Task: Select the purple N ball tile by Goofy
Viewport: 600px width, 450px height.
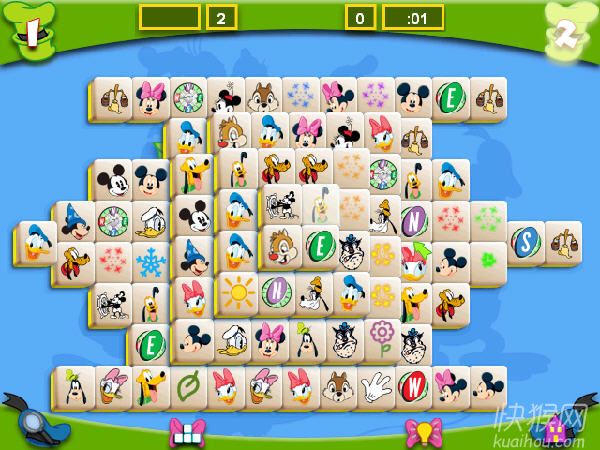Action: pos(275,292)
